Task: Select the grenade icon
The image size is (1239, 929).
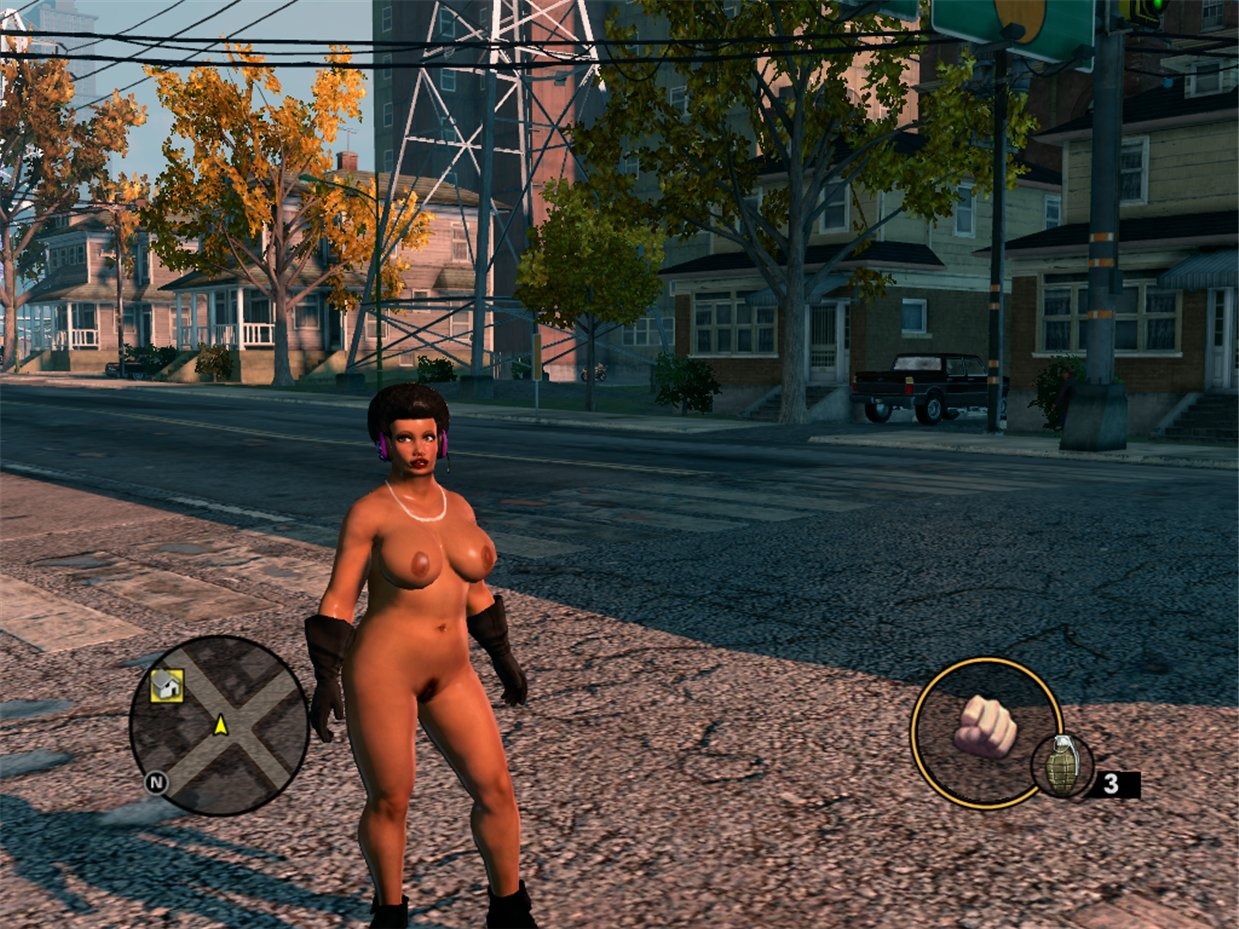Action: (x=1061, y=766)
